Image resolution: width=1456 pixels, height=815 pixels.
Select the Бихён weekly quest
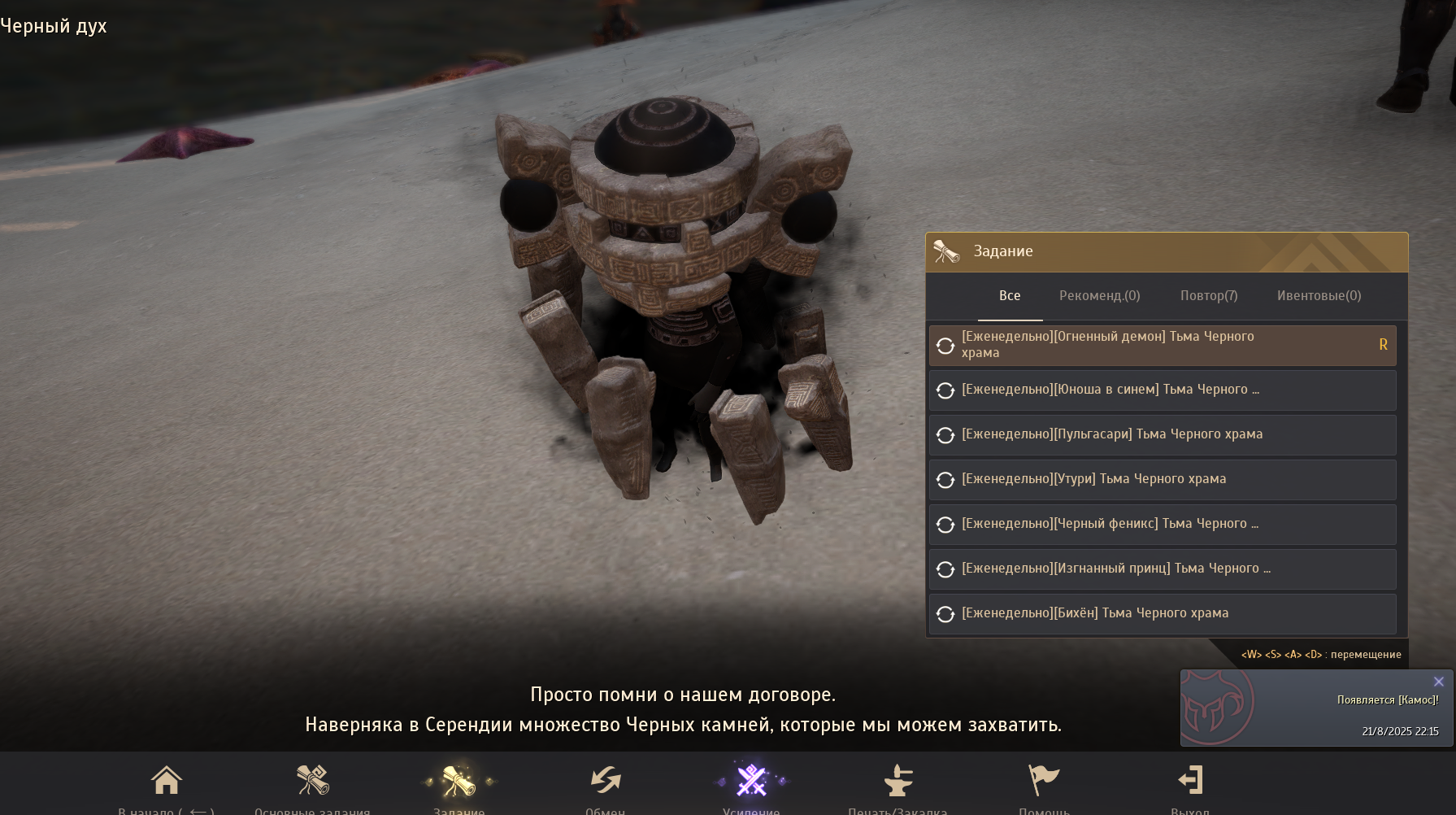1163,613
